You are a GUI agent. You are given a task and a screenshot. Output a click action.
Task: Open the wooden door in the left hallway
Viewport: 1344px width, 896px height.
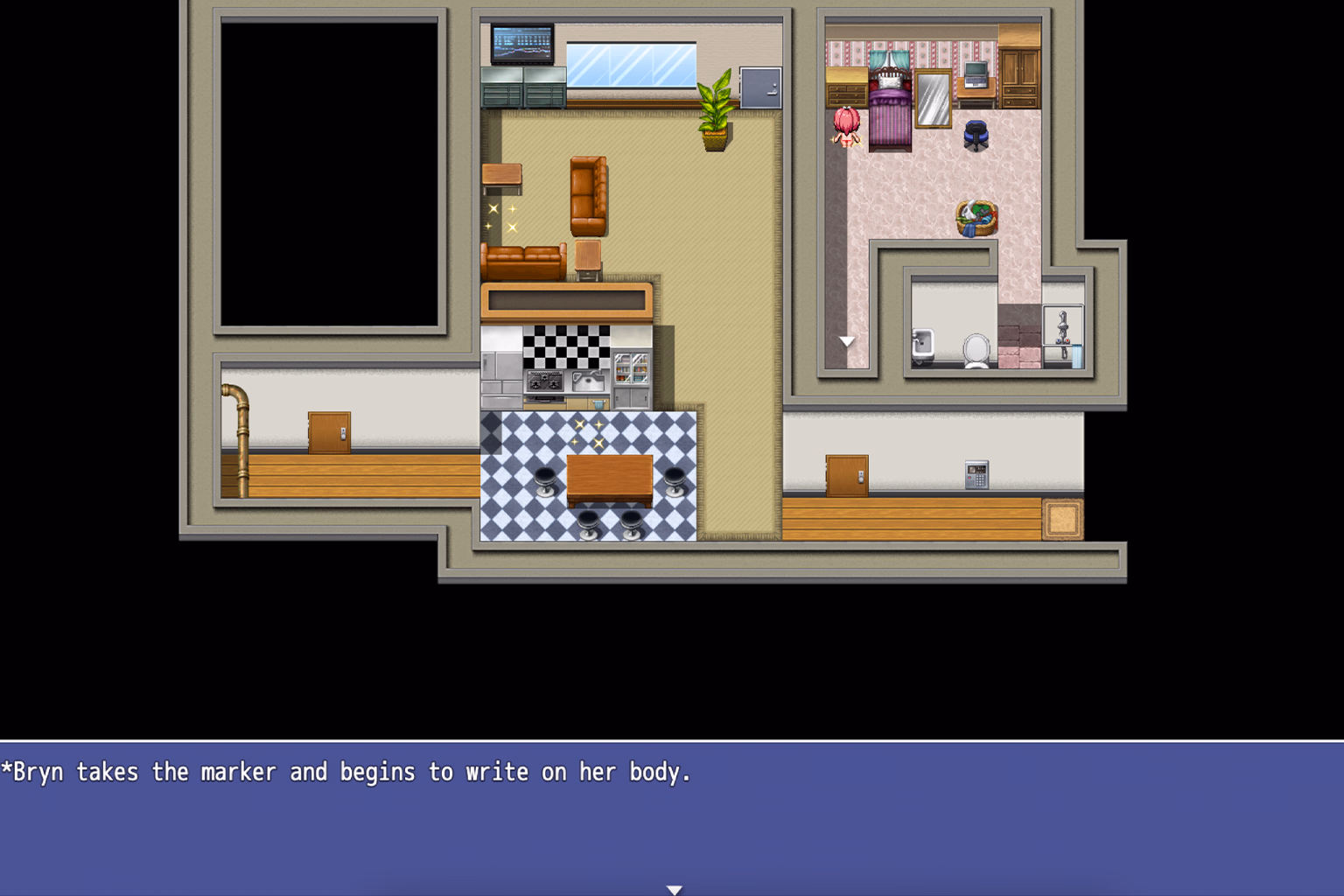tap(328, 430)
